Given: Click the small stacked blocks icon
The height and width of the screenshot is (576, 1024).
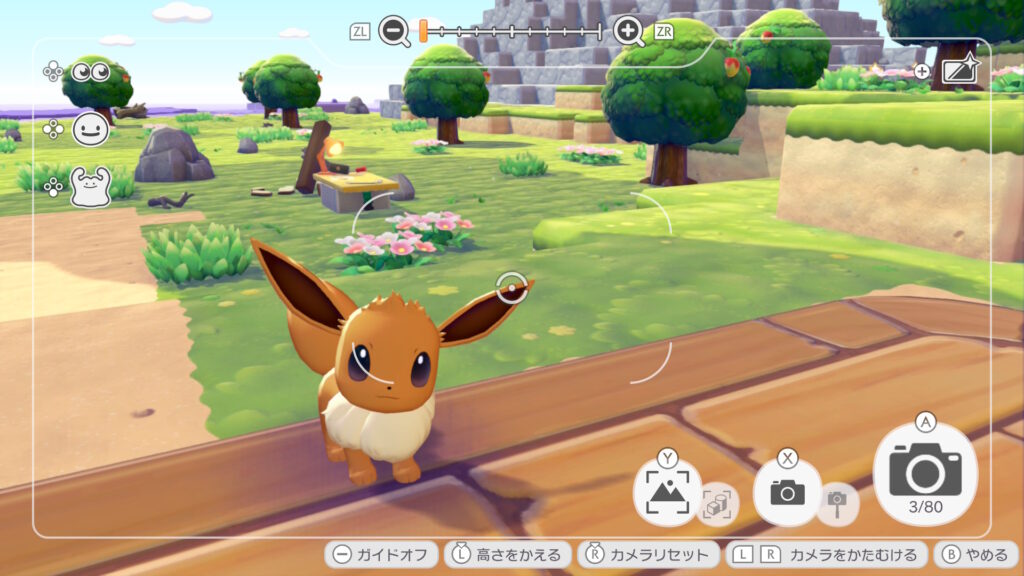Looking at the screenshot, I should click(x=717, y=503).
